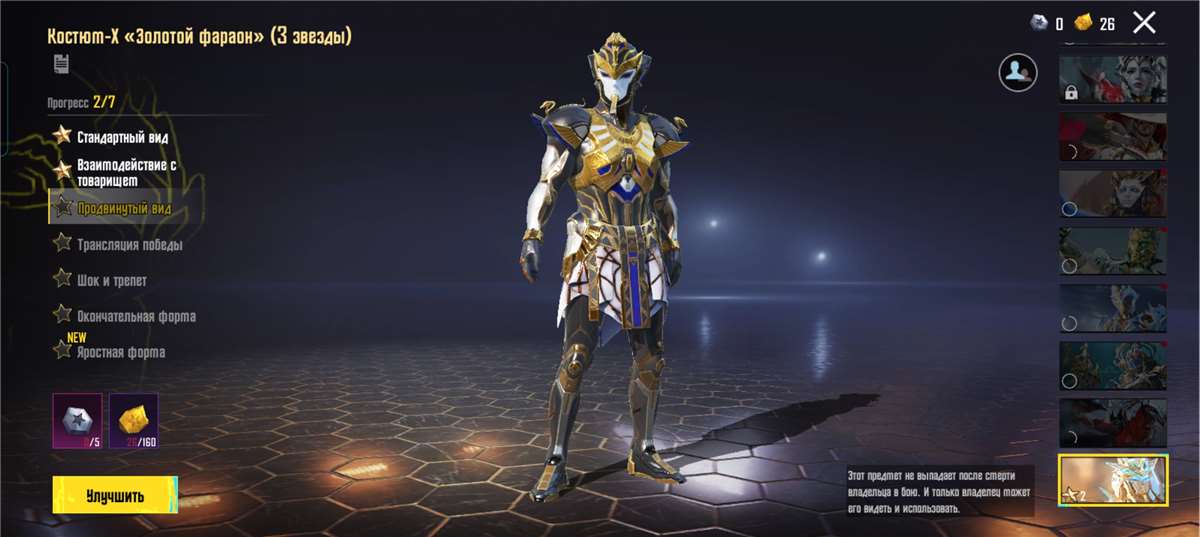Tap the gold nugget material slot
Viewport: 1200px width, 537px height.
point(133,420)
